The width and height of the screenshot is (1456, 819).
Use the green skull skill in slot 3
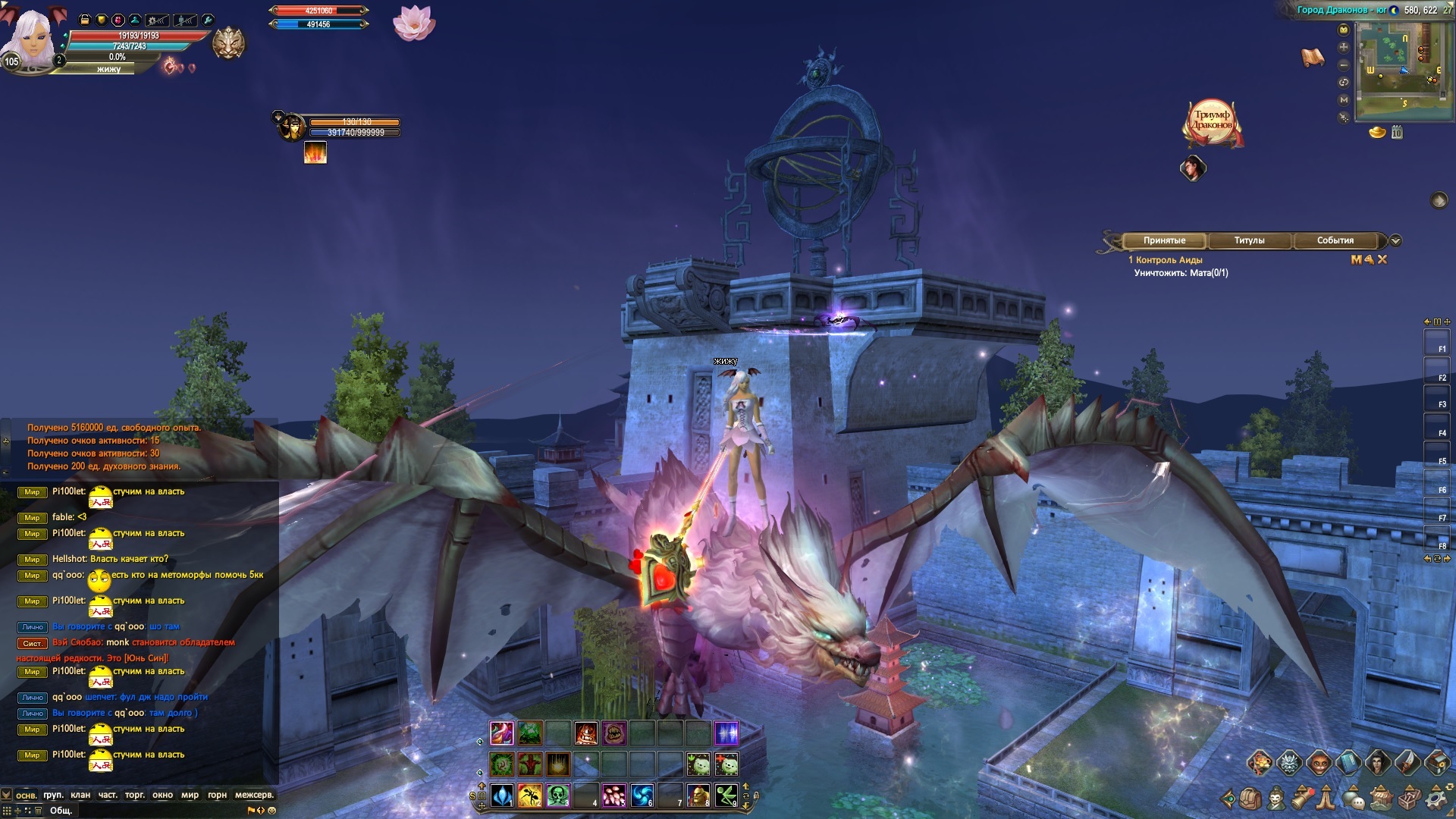[x=557, y=795]
